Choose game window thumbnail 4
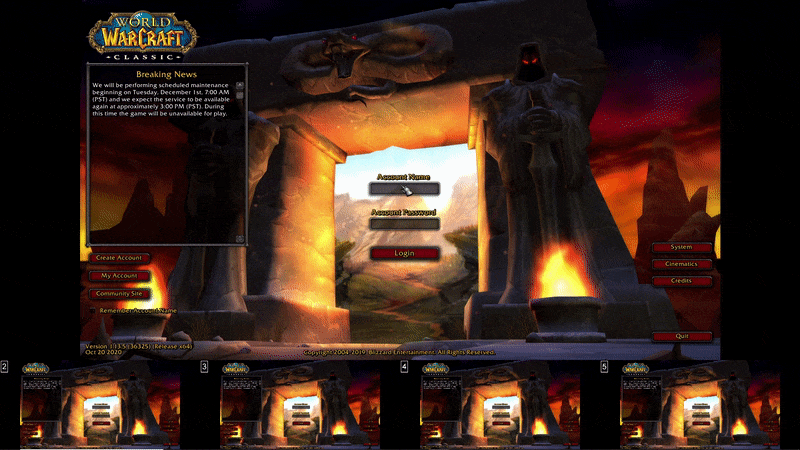This screenshot has width=800, height=450. click(500, 404)
